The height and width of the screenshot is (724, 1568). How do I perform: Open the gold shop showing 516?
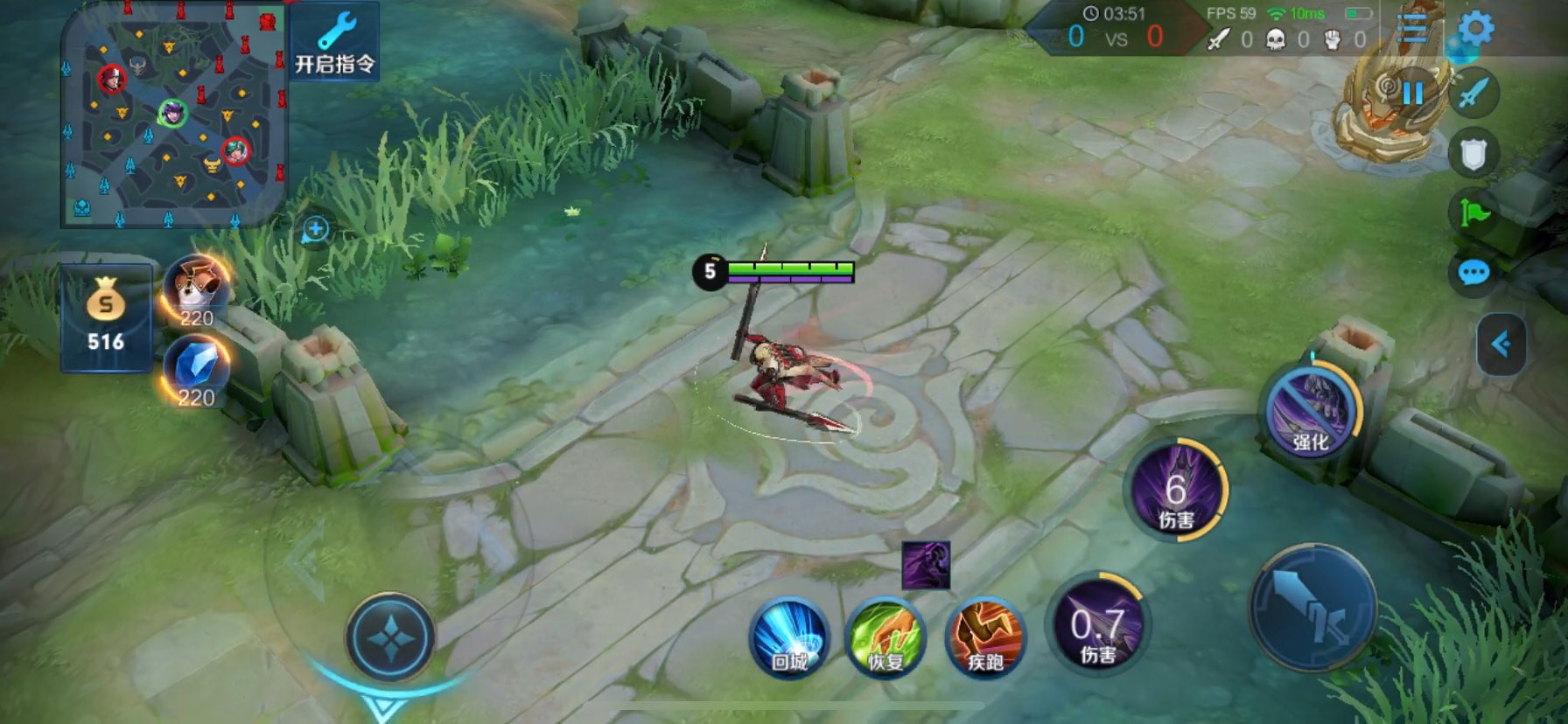pyautogui.click(x=106, y=318)
